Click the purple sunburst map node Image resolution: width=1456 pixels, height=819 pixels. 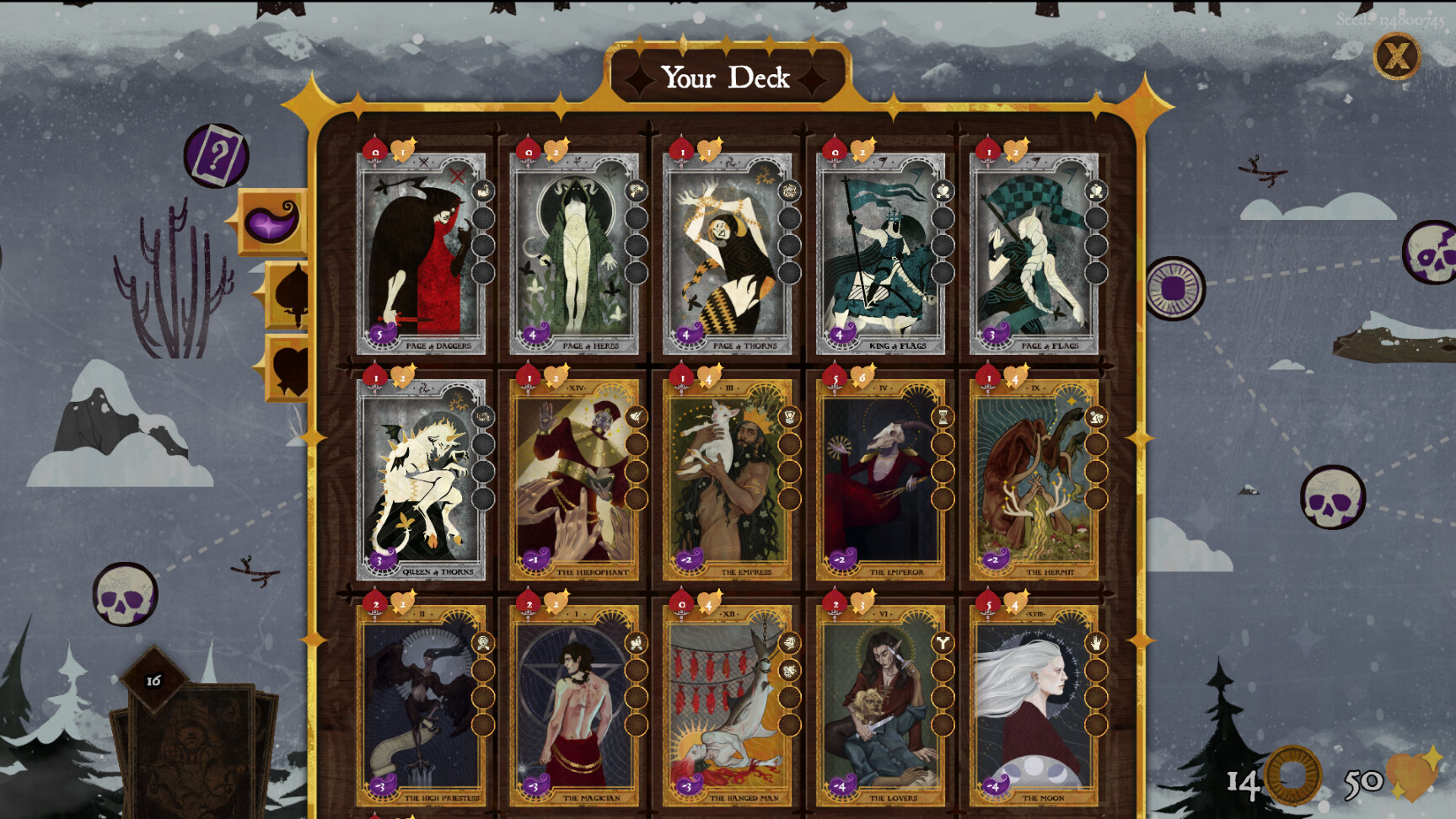[x=1173, y=289]
